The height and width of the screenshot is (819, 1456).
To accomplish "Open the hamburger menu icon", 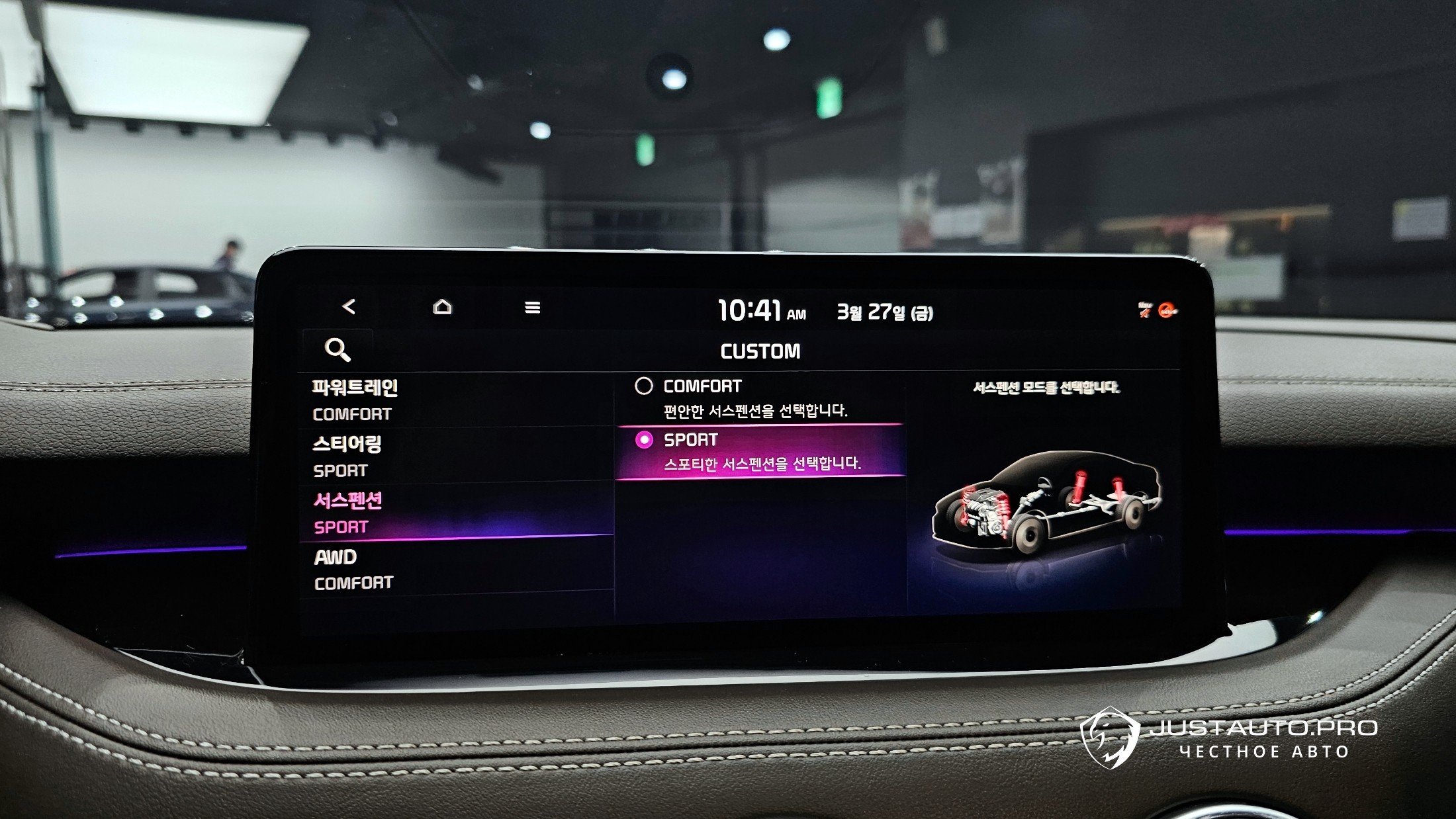I will 532,308.
